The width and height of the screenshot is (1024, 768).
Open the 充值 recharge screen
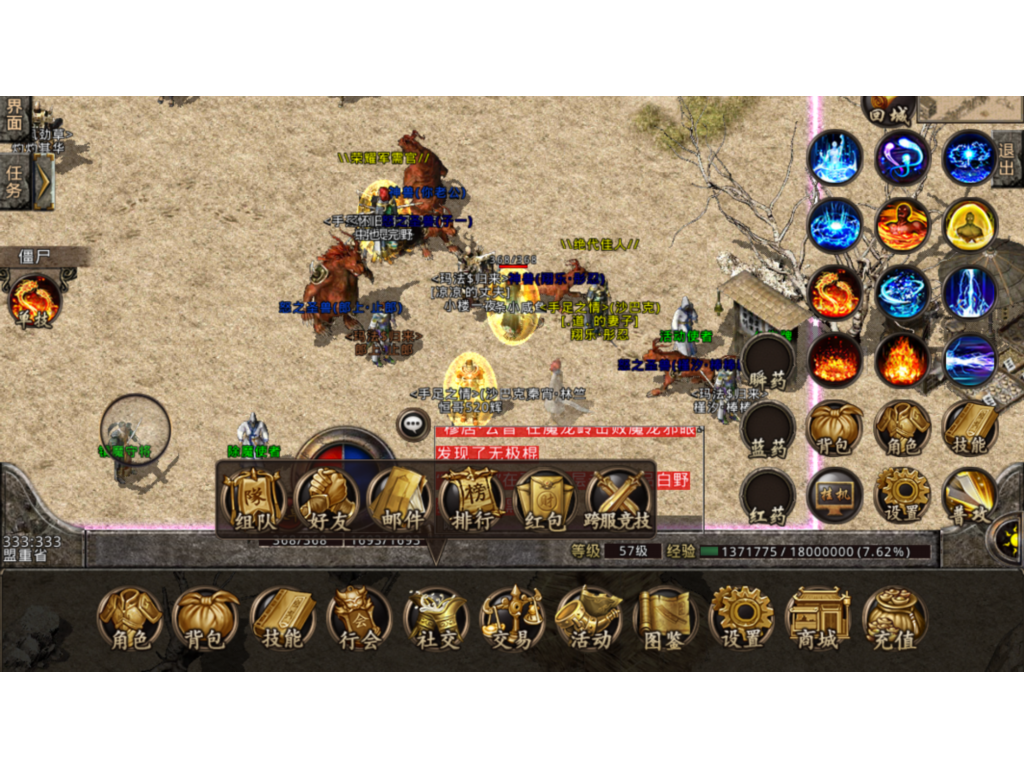click(894, 617)
